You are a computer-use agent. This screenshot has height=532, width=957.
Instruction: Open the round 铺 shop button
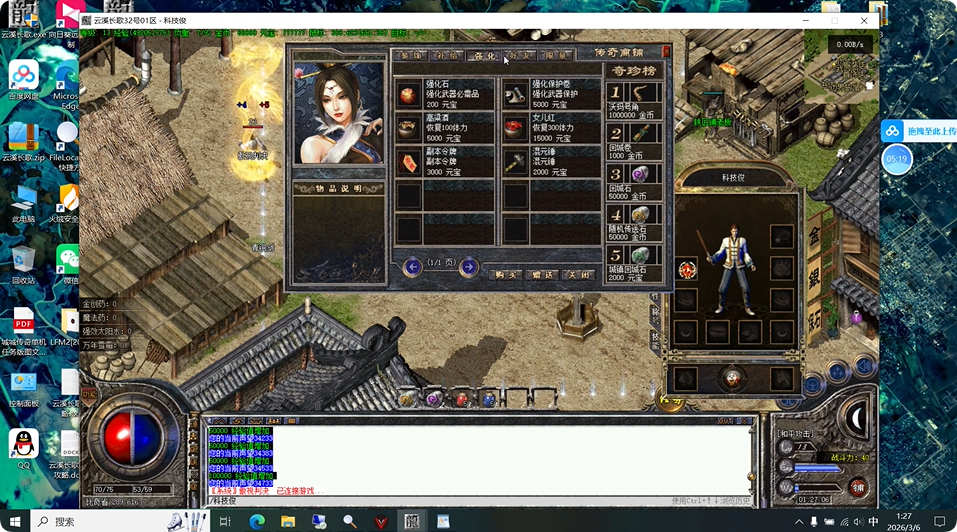pos(857,487)
